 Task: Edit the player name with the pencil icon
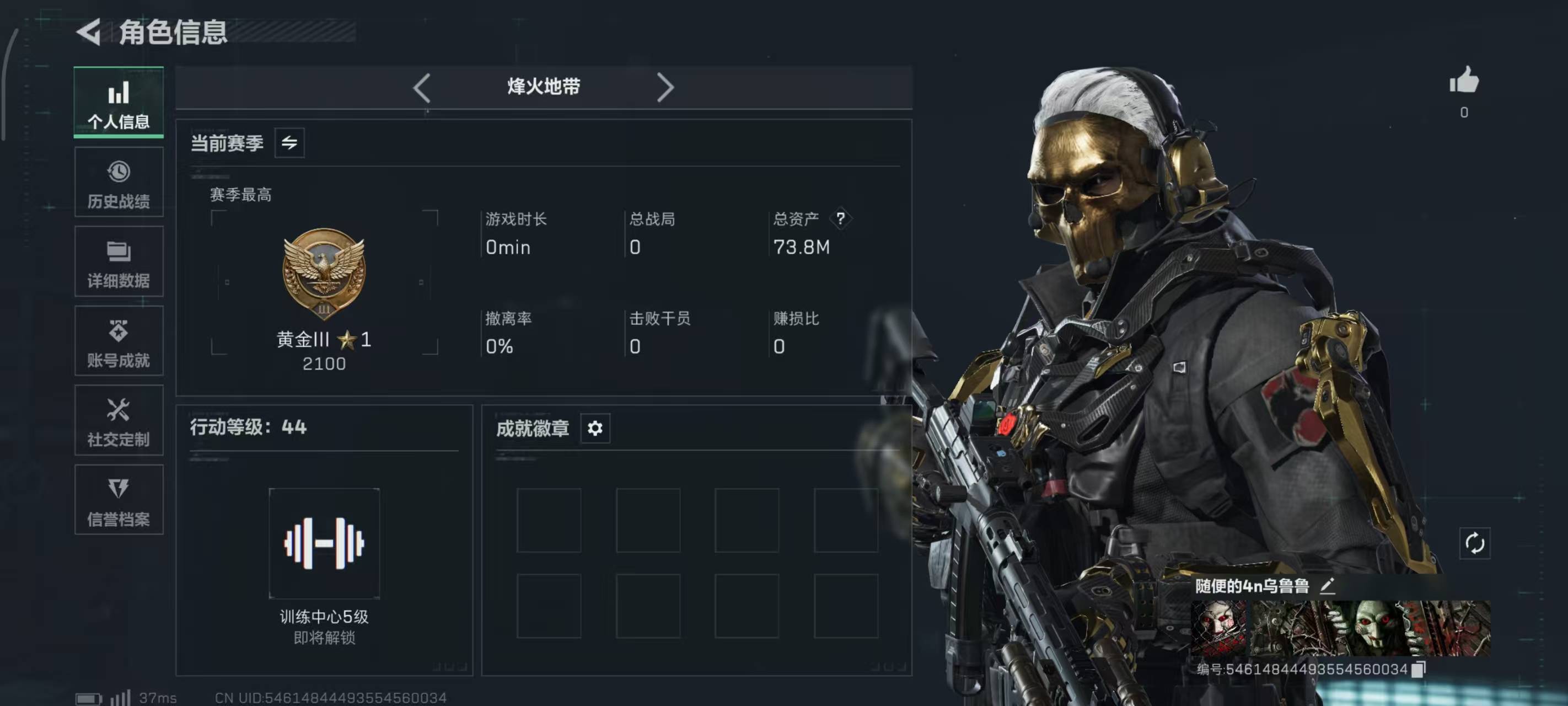pos(1328,586)
